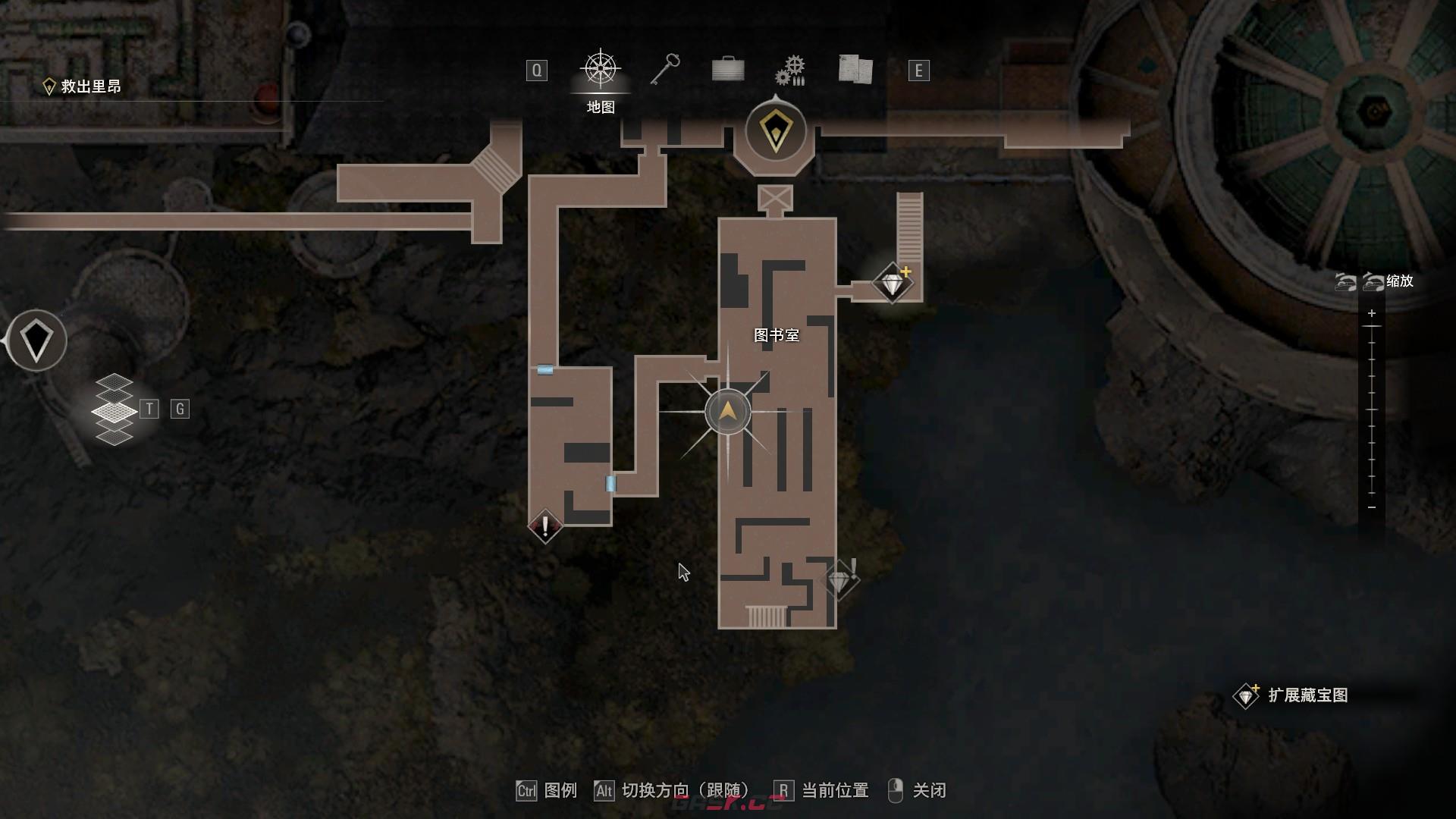Open the key items tab
The width and height of the screenshot is (1456, 819).
tap(665, 70)
